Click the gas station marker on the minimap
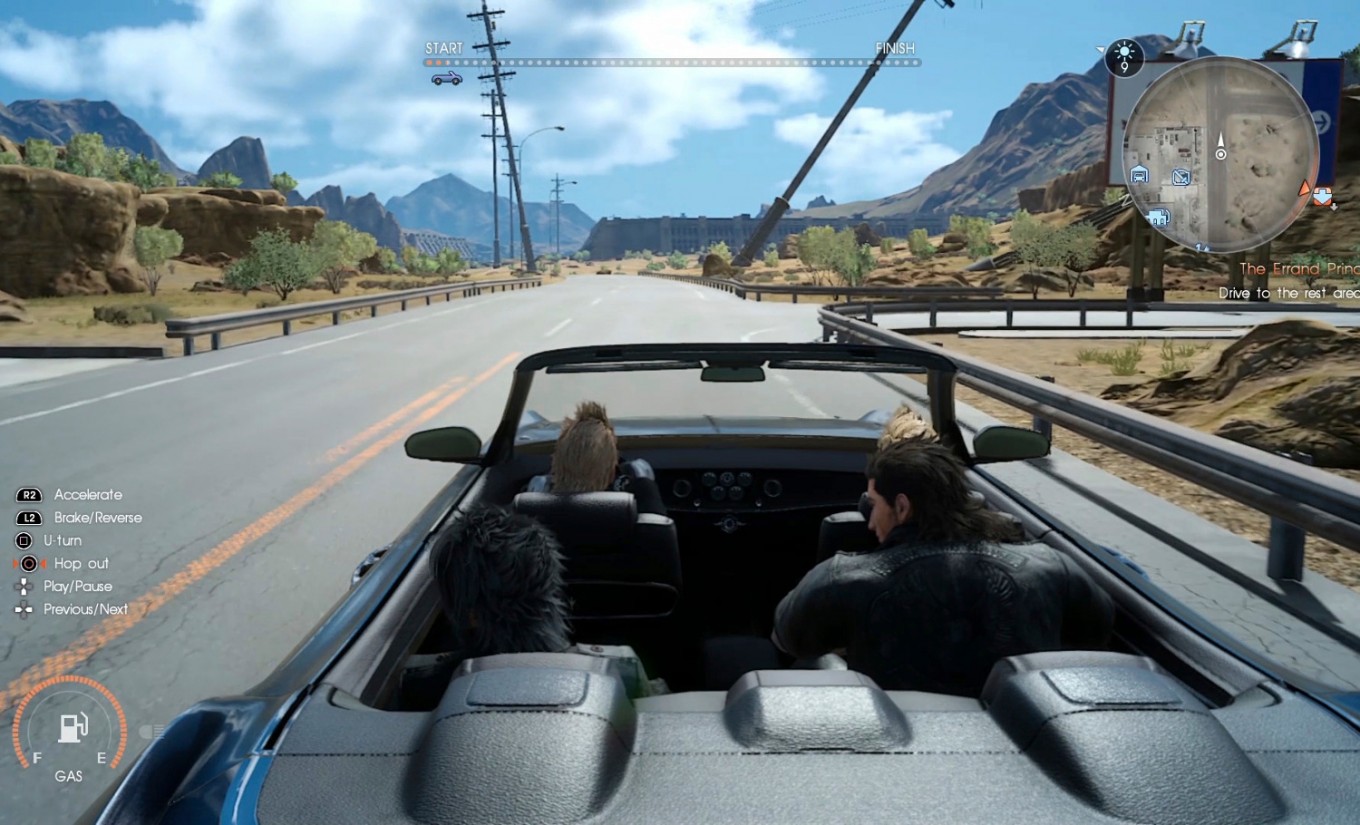The image size is (1360, 825). [x=1160, y=216]
